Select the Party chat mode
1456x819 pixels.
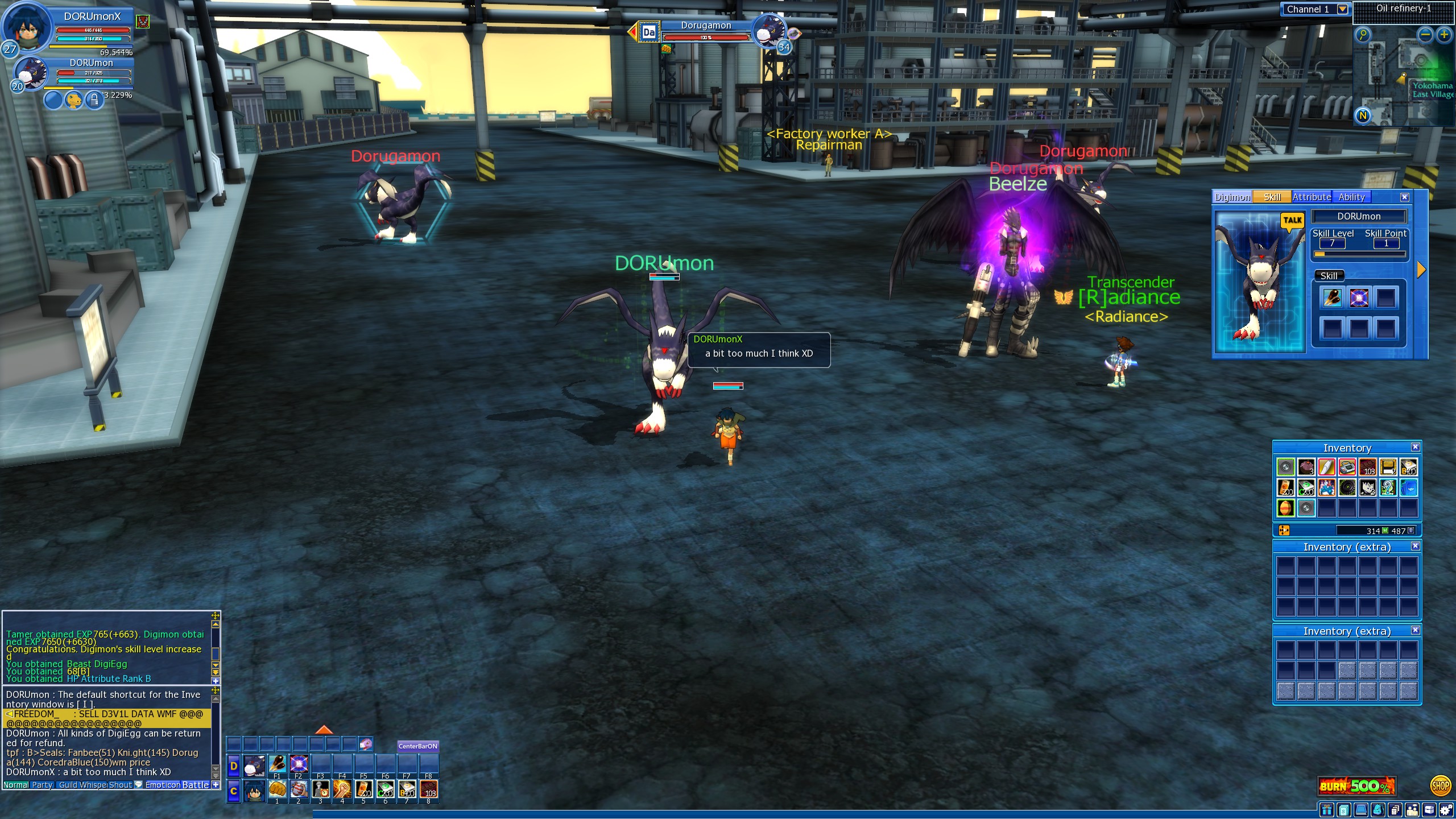click(42, 785)
